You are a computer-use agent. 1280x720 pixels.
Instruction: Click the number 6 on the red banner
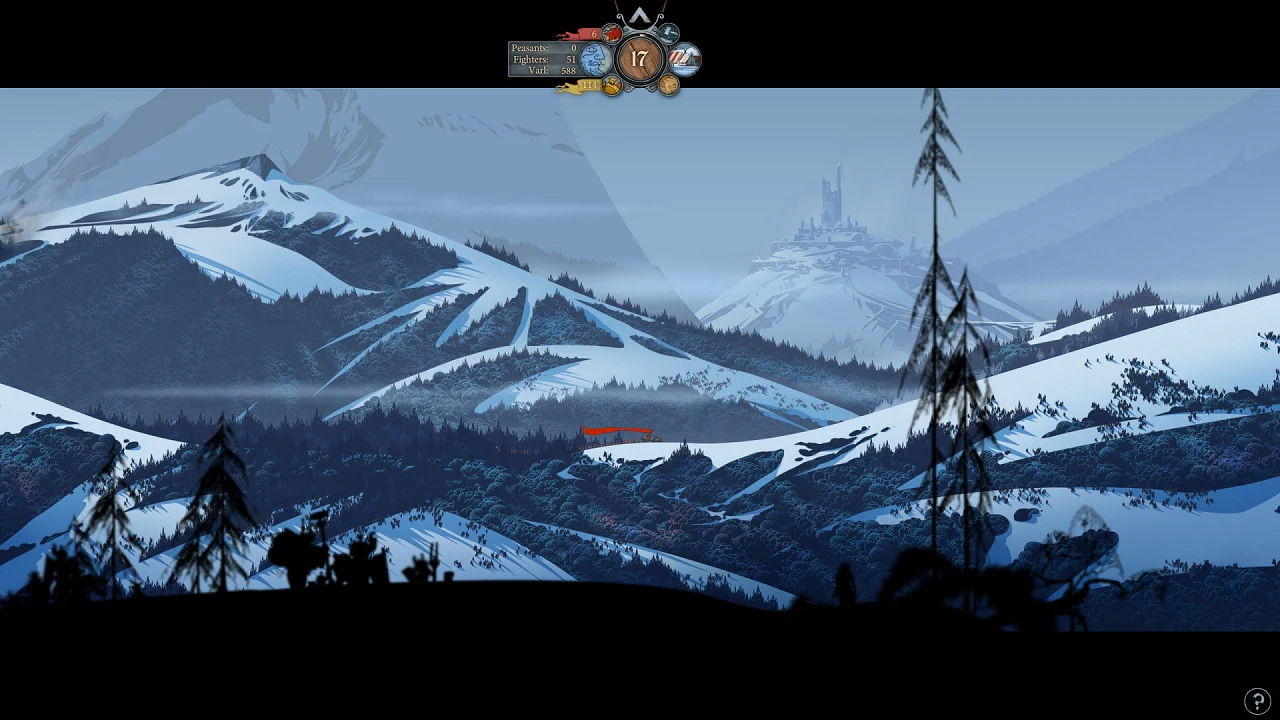coord(595,32)
